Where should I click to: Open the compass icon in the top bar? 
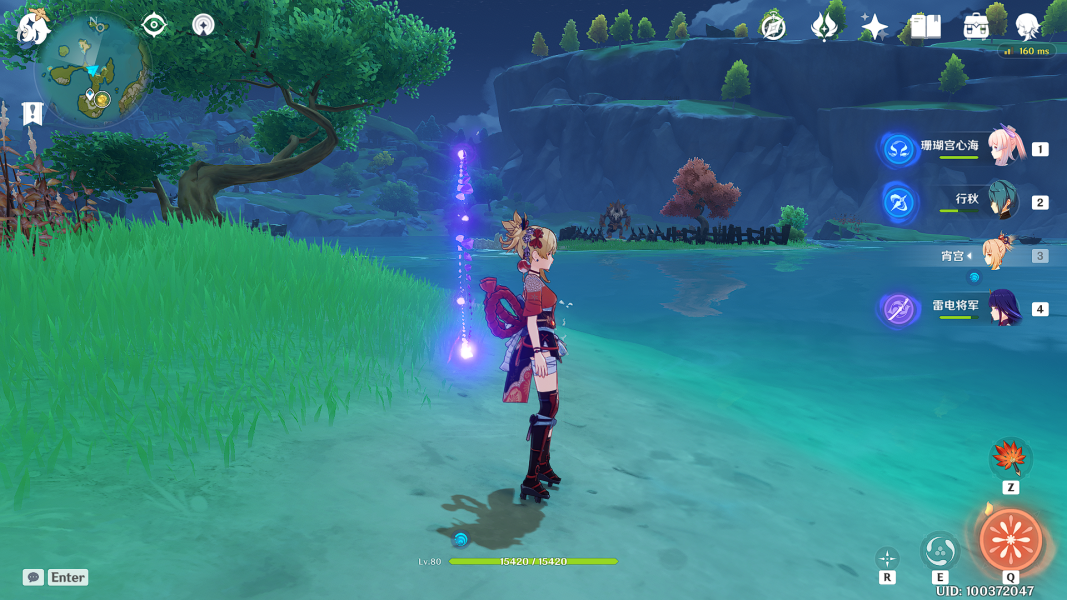click(773, 27)
